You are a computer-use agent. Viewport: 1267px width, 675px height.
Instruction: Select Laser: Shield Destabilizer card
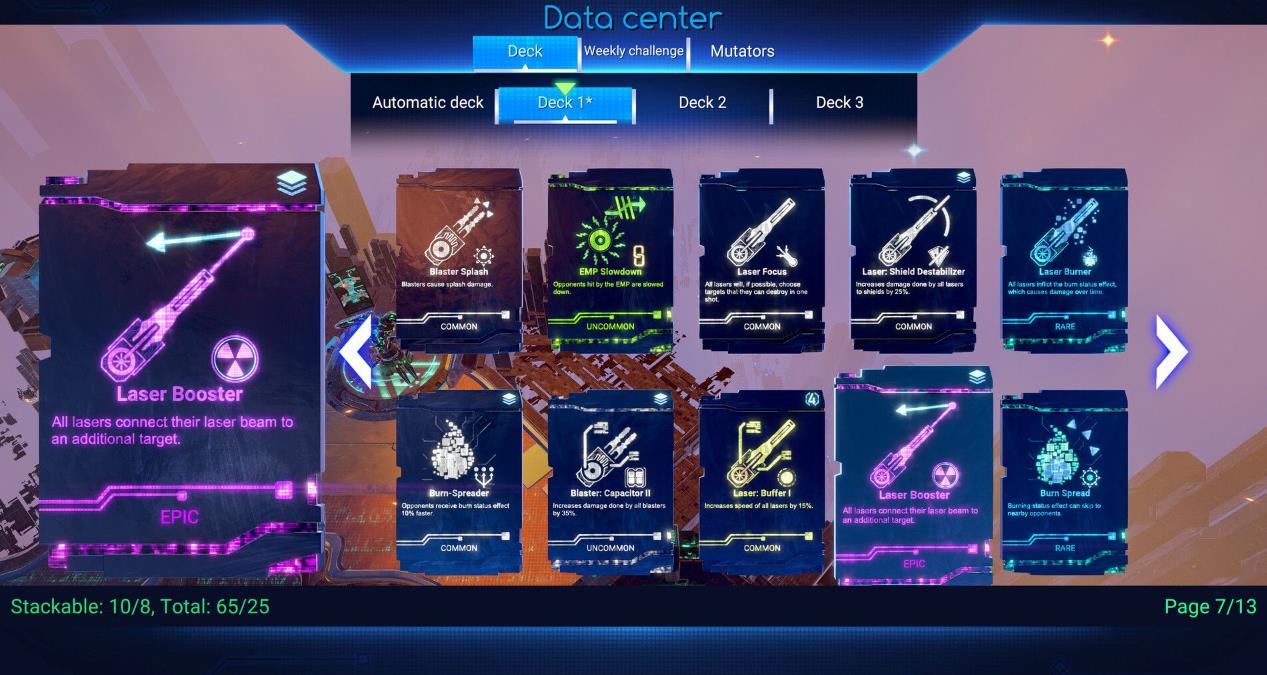[913, 258]
